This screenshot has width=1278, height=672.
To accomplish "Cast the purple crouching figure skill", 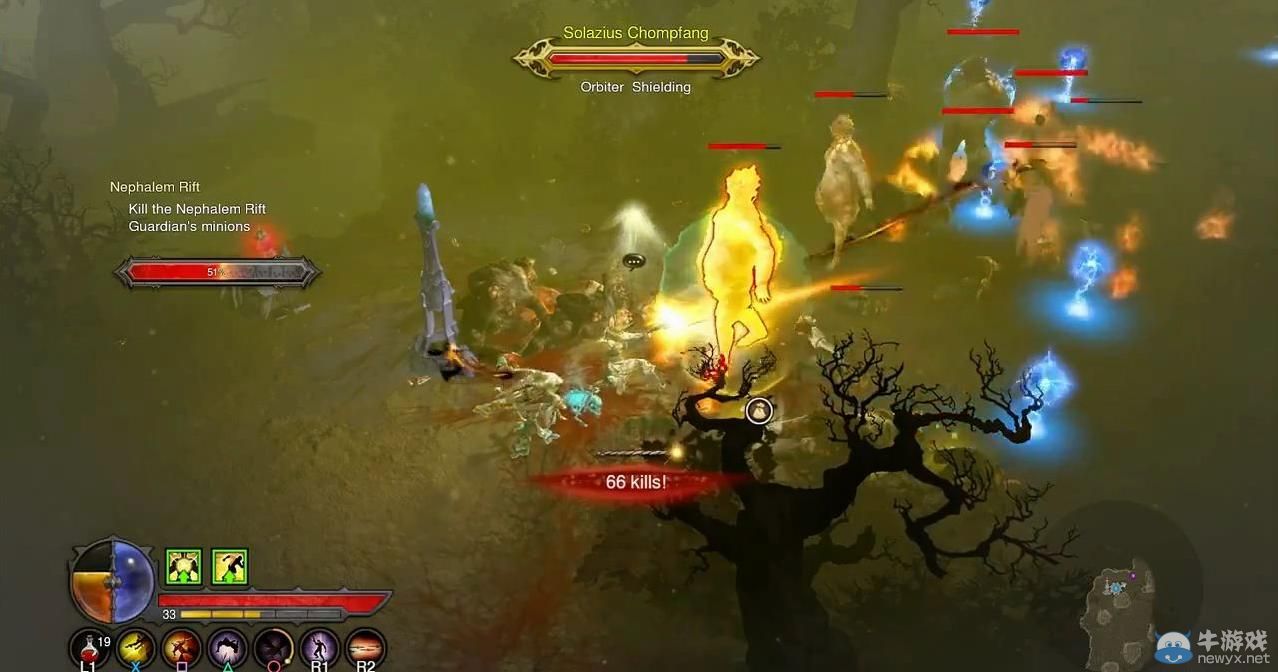I will 227,647.
